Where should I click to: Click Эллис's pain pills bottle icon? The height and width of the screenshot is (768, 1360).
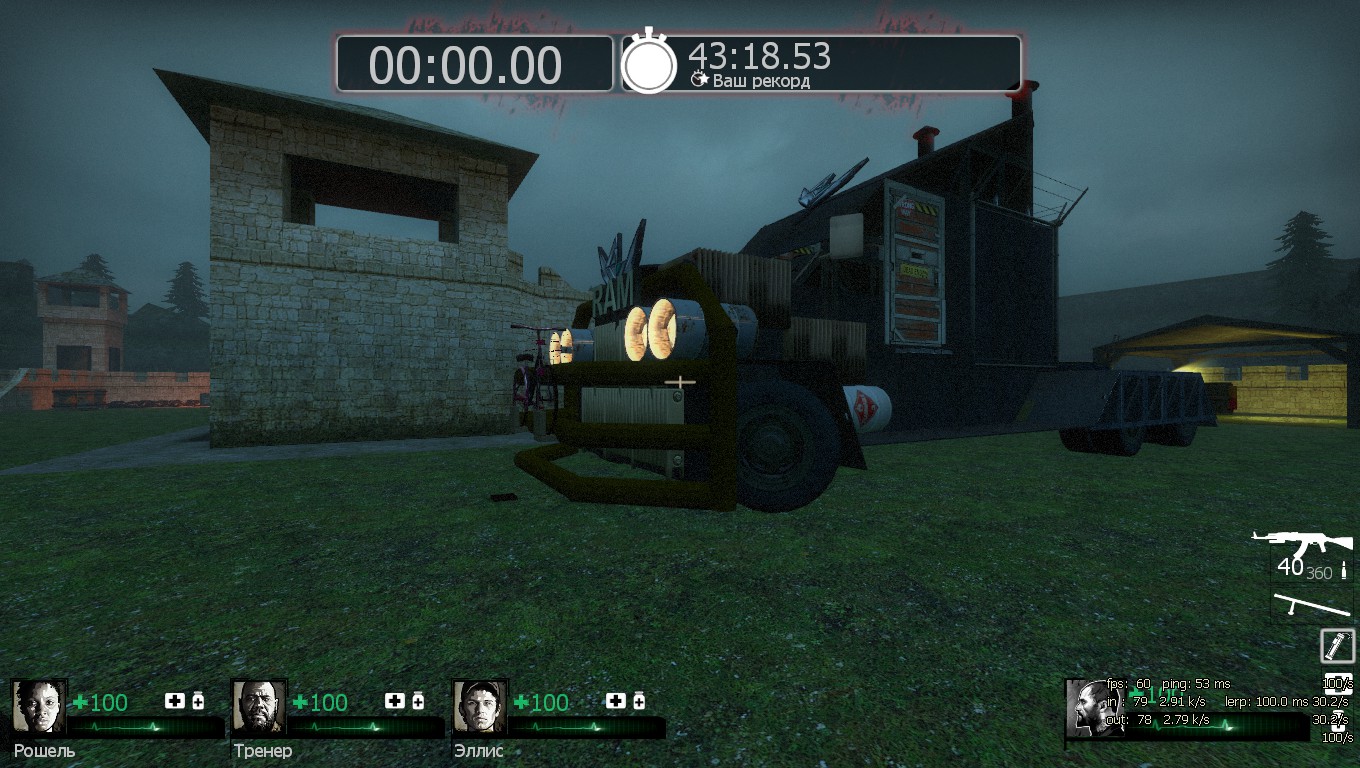tap(638, 701)
